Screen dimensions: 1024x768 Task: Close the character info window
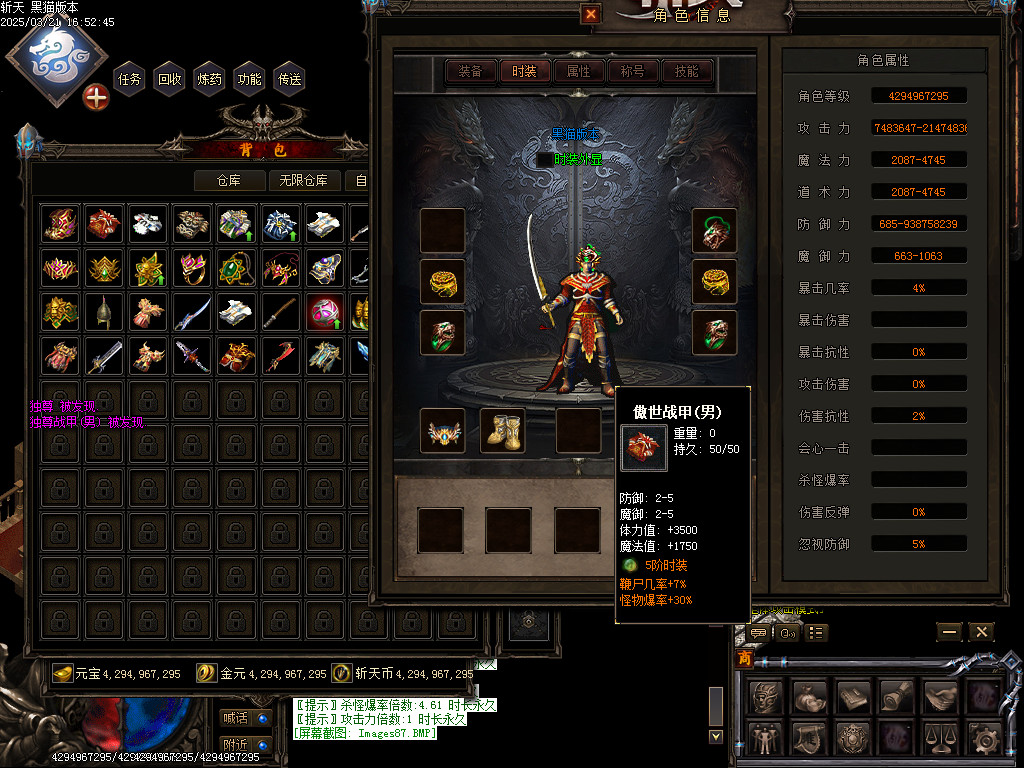591,14
